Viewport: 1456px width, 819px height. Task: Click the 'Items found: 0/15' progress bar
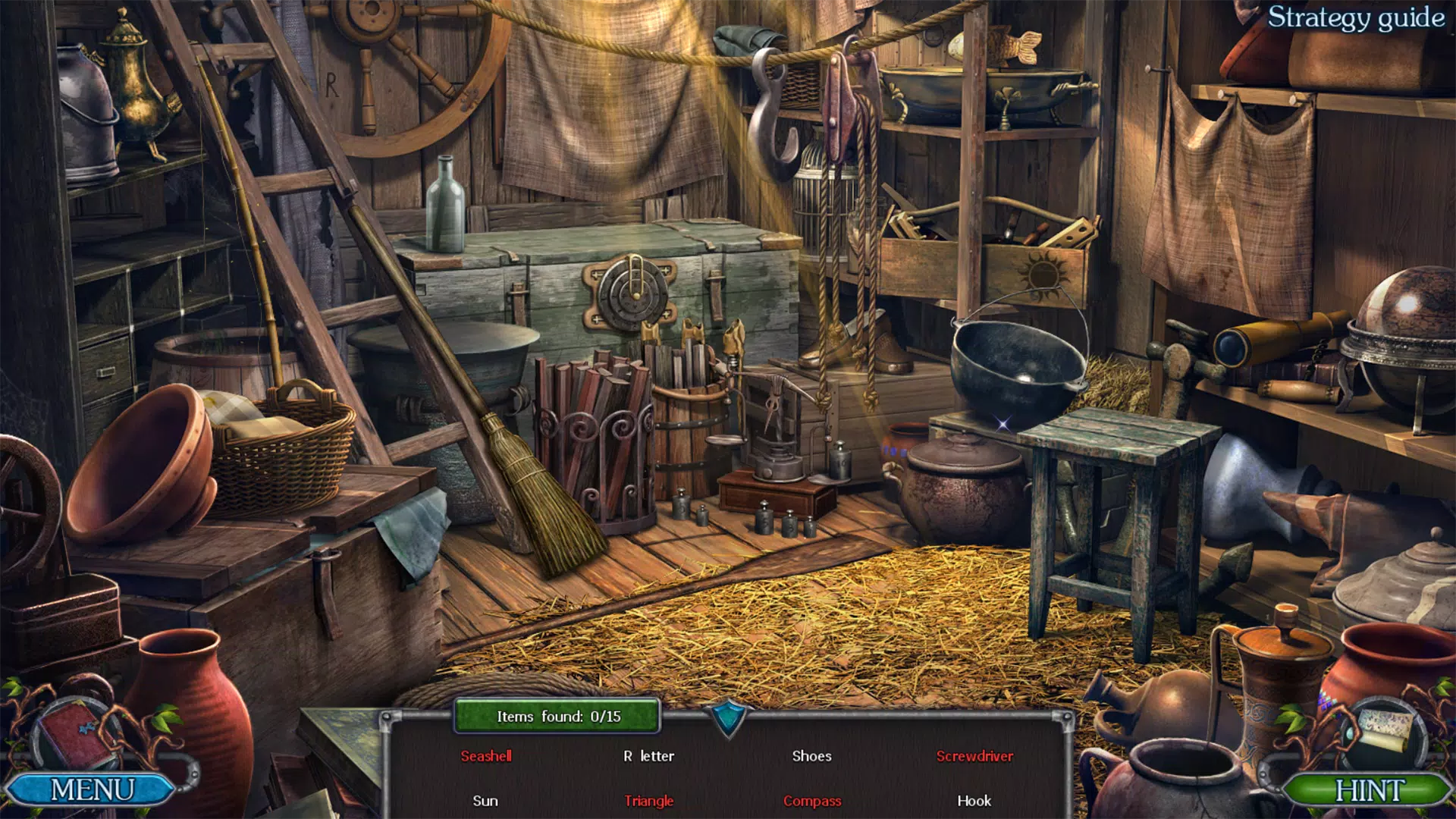pos(557,714)
